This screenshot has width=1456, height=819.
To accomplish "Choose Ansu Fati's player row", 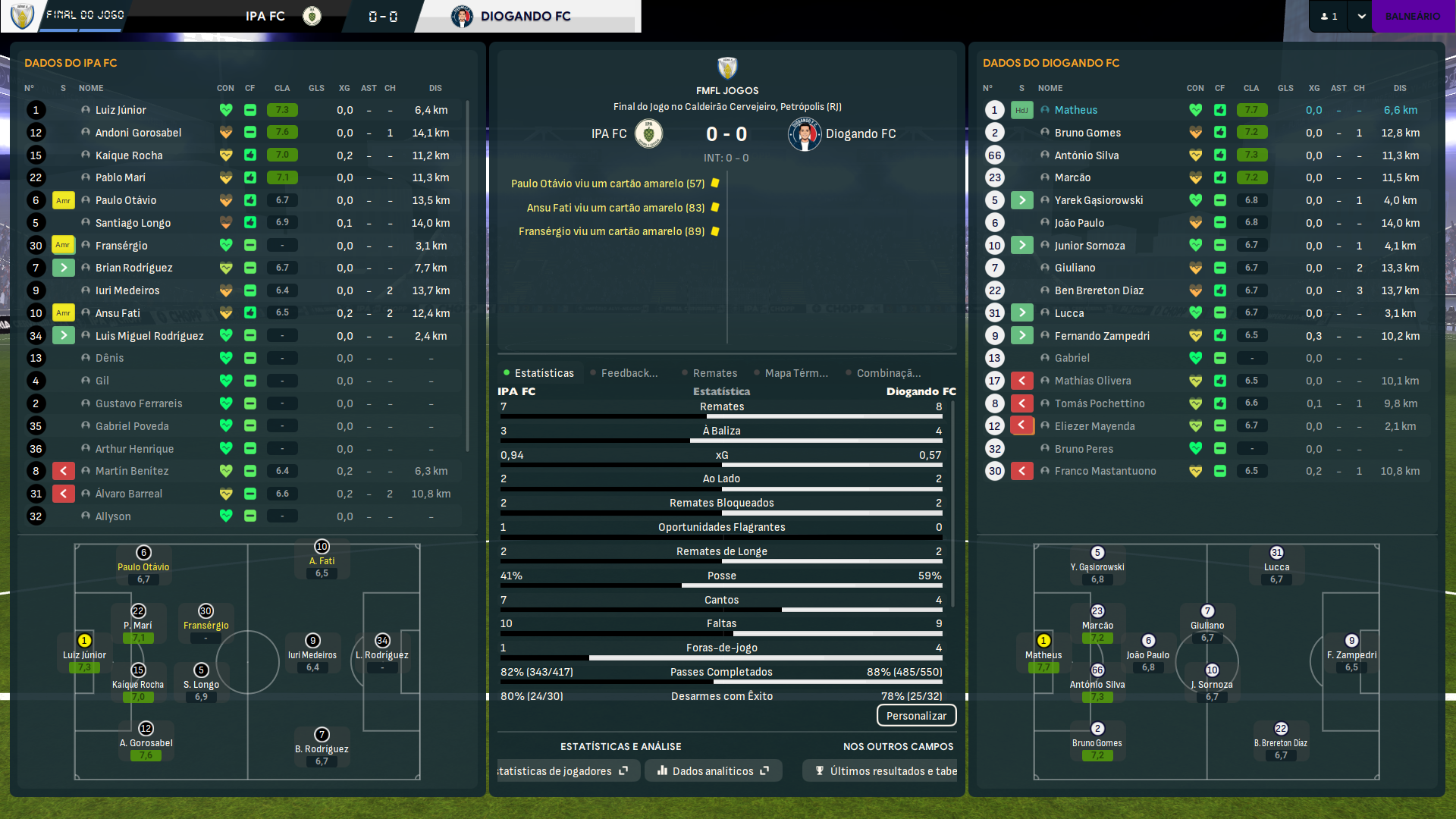I will (118, 313).
